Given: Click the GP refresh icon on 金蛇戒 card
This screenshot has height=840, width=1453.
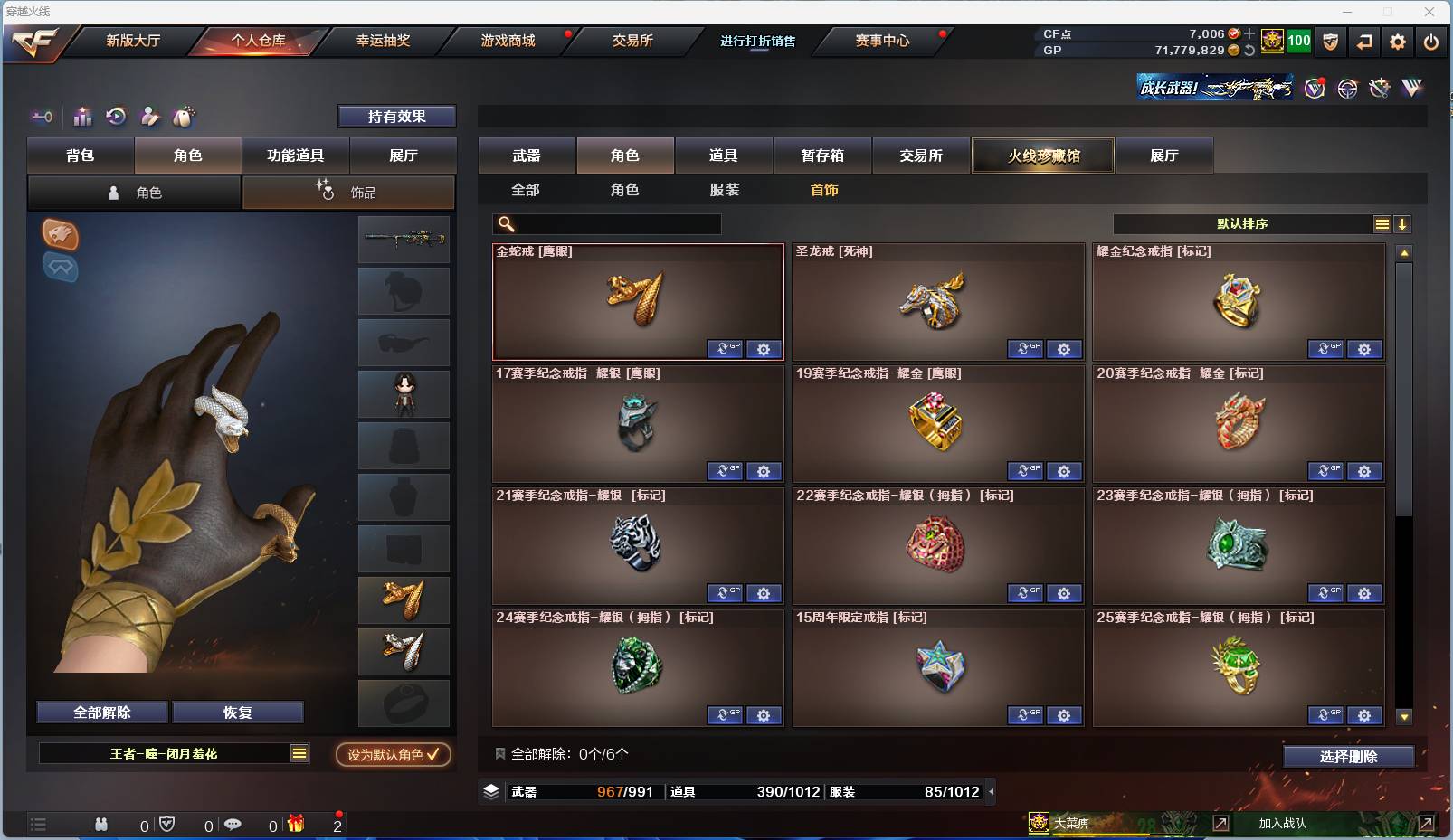Looking at the screenshot, I should [724, 349].
